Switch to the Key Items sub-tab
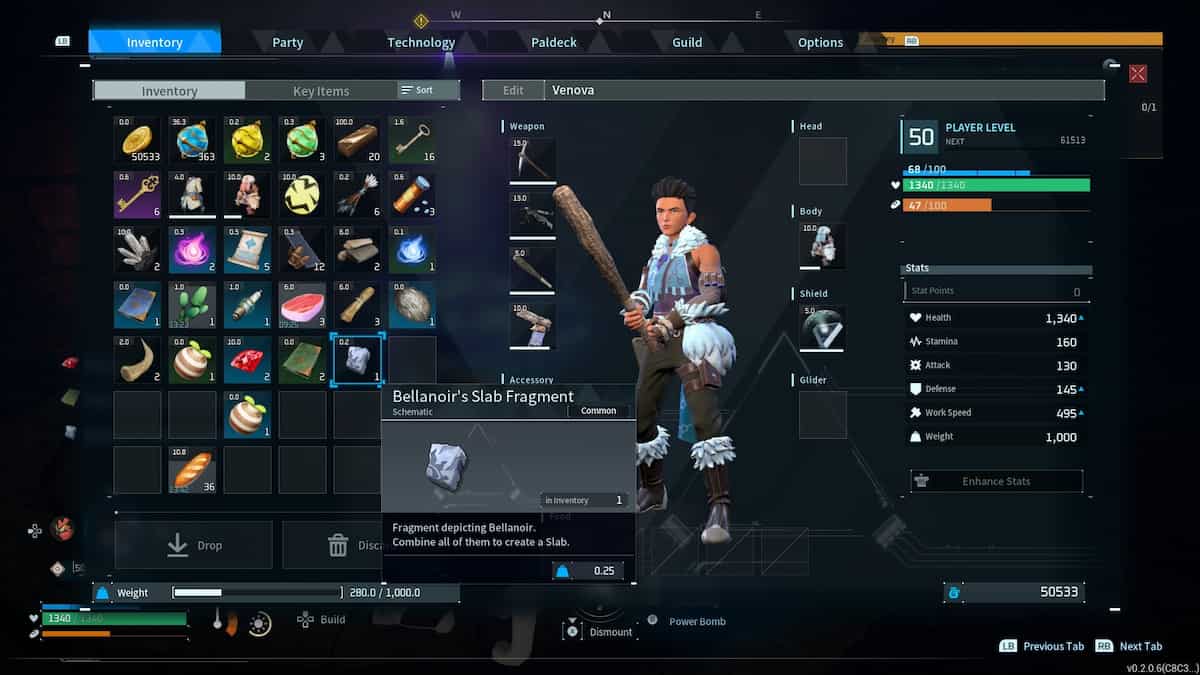 [321, 91]
